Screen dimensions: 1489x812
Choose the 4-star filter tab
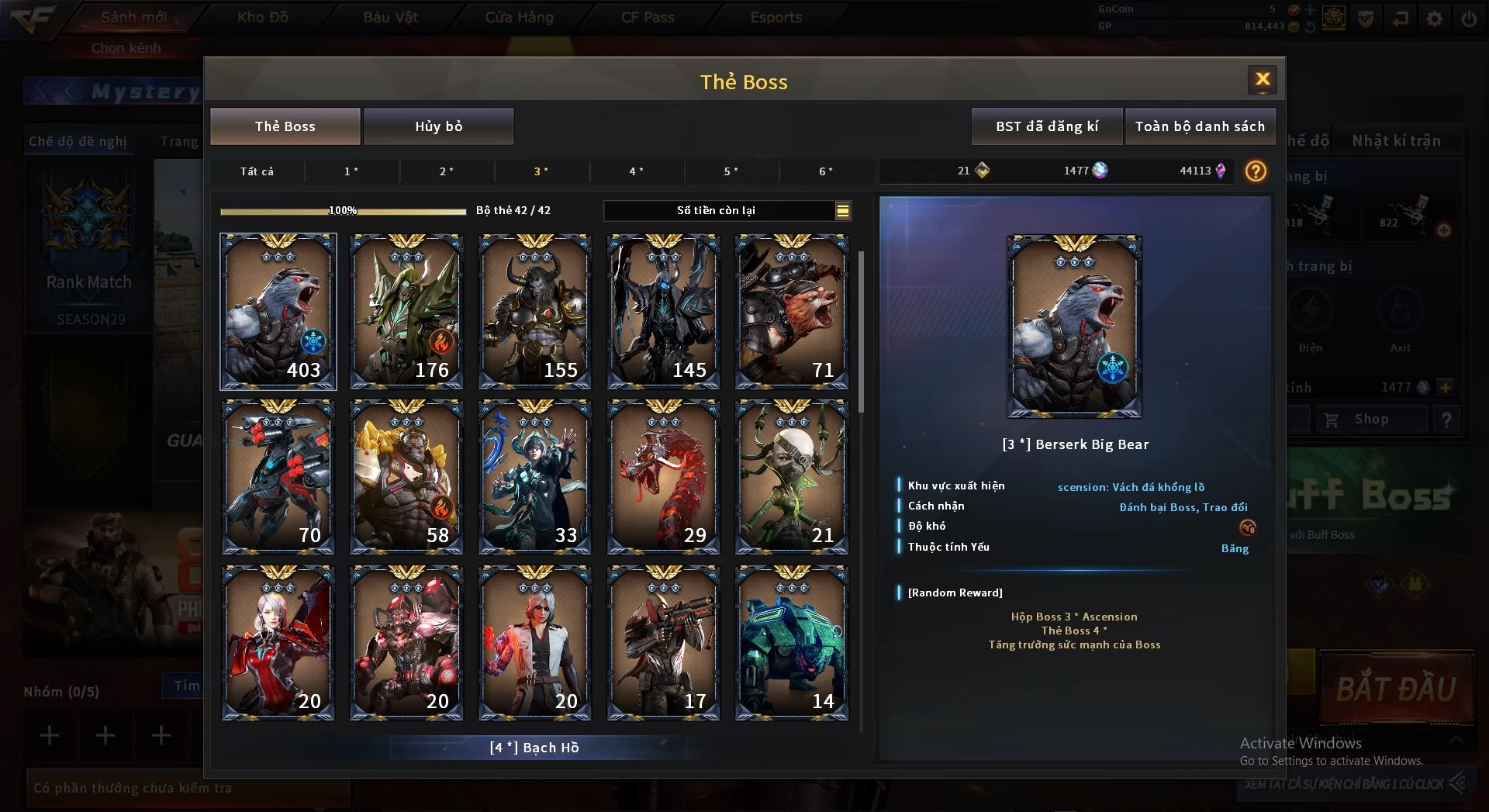[x=636, y=171]
